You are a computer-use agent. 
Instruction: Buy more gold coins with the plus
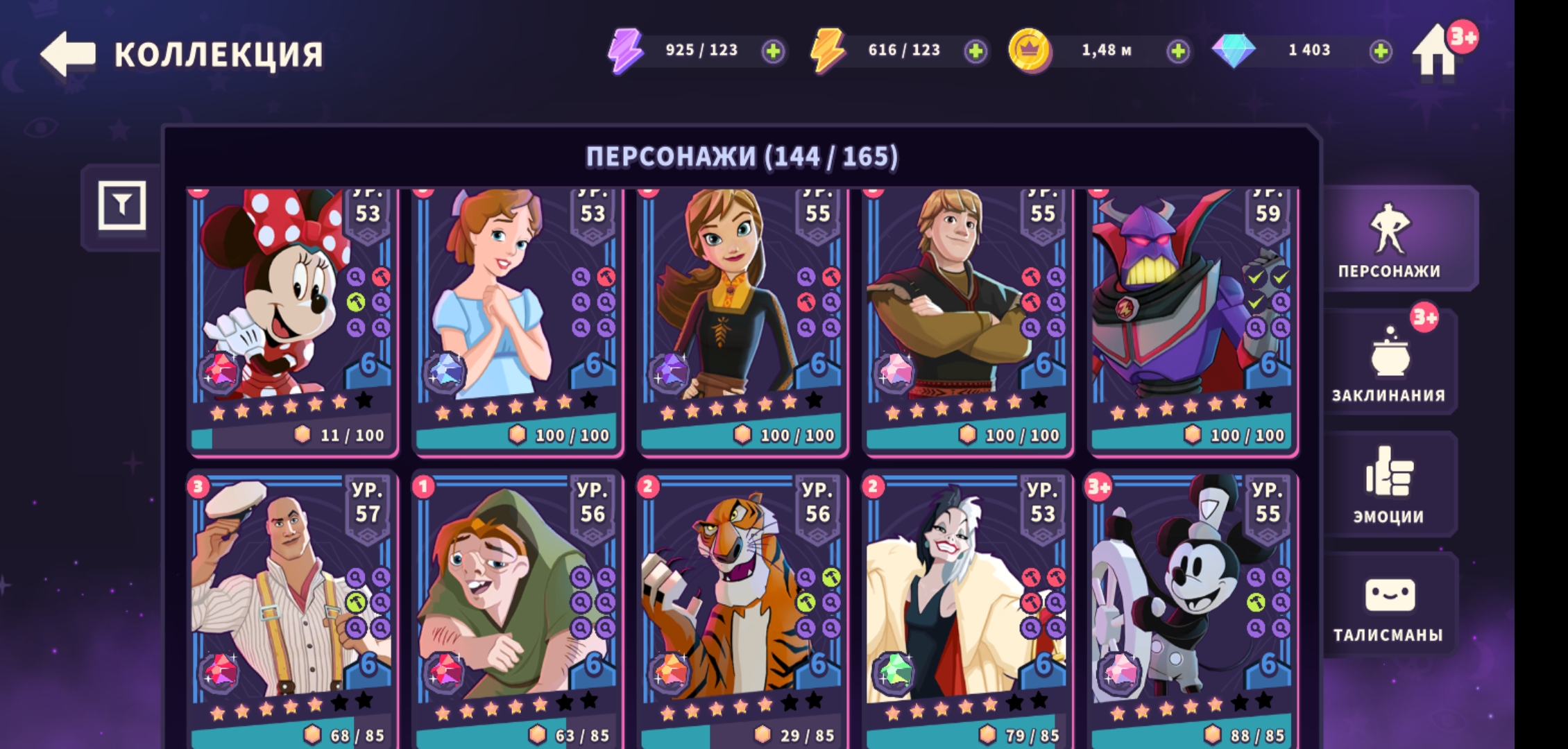pos(1177,51)
